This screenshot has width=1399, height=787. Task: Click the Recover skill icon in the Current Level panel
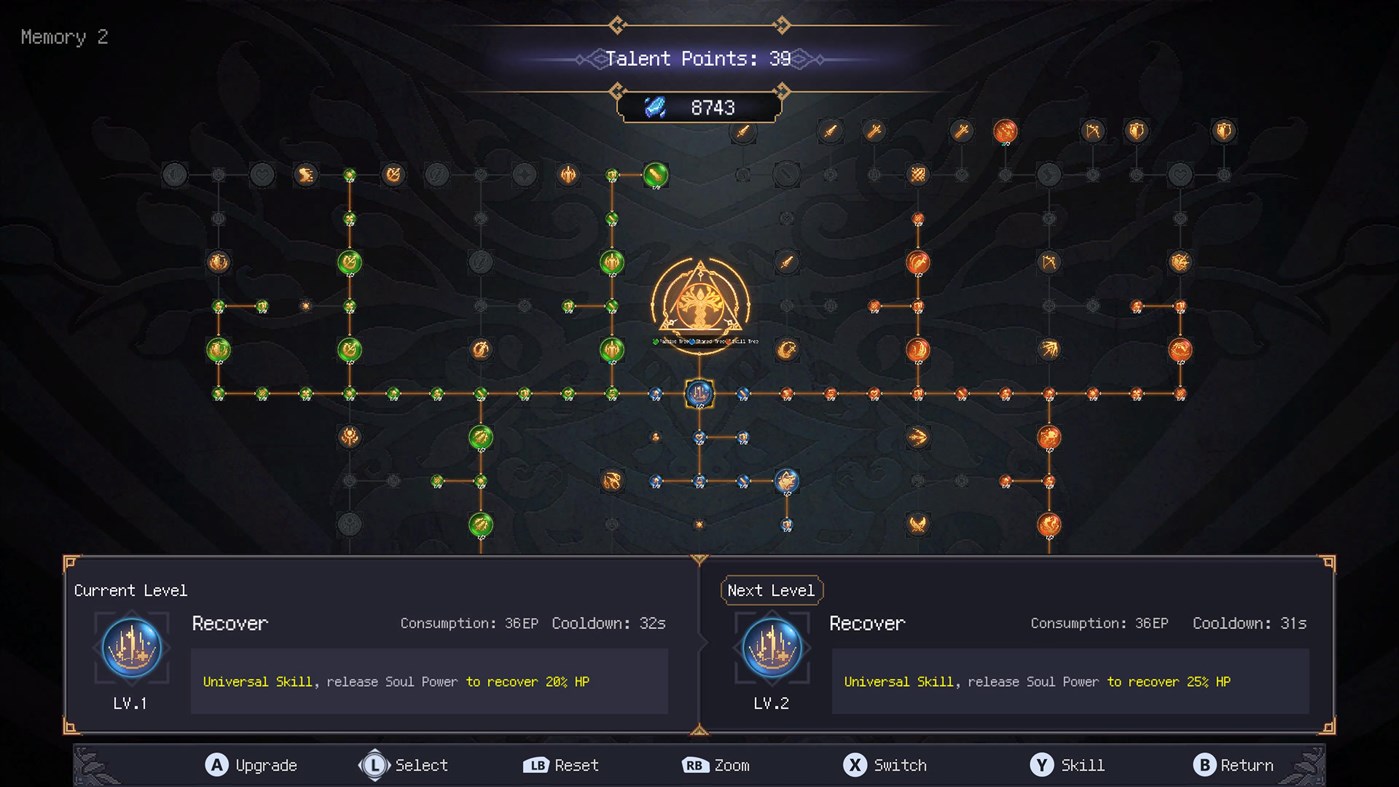click(131, 647)
